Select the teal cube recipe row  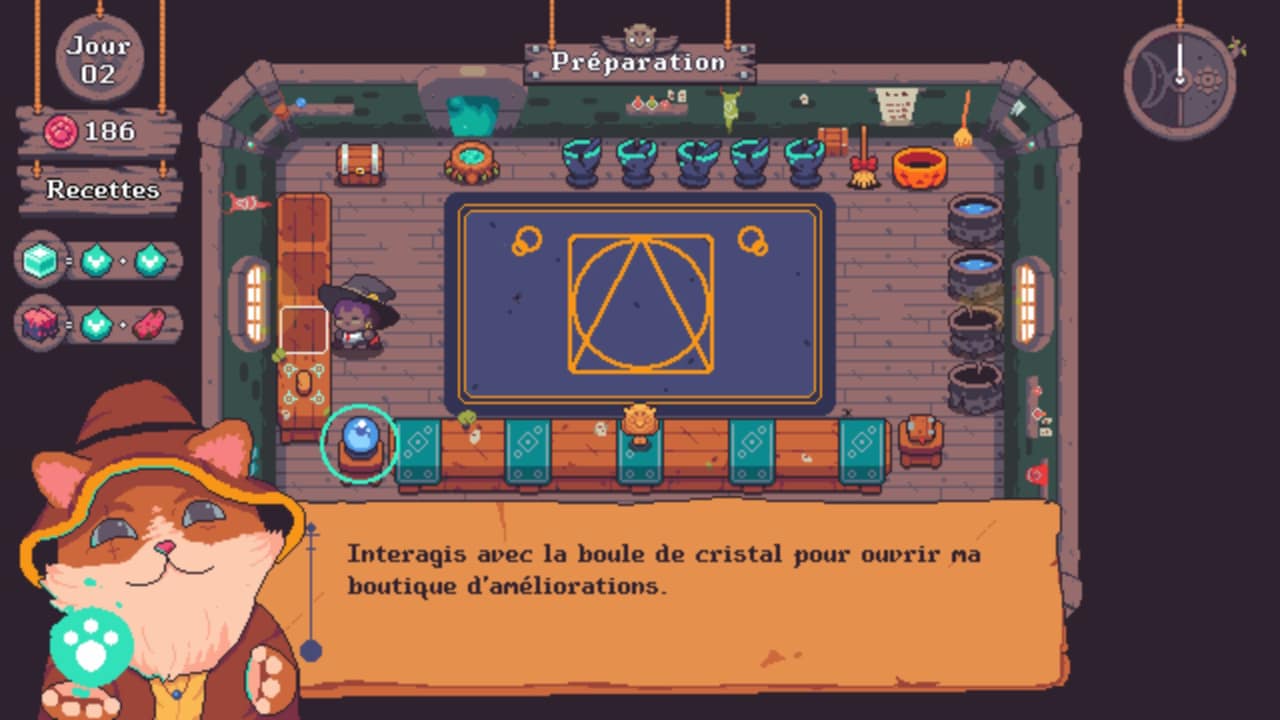pyautogui.click(x=100, y=261)
